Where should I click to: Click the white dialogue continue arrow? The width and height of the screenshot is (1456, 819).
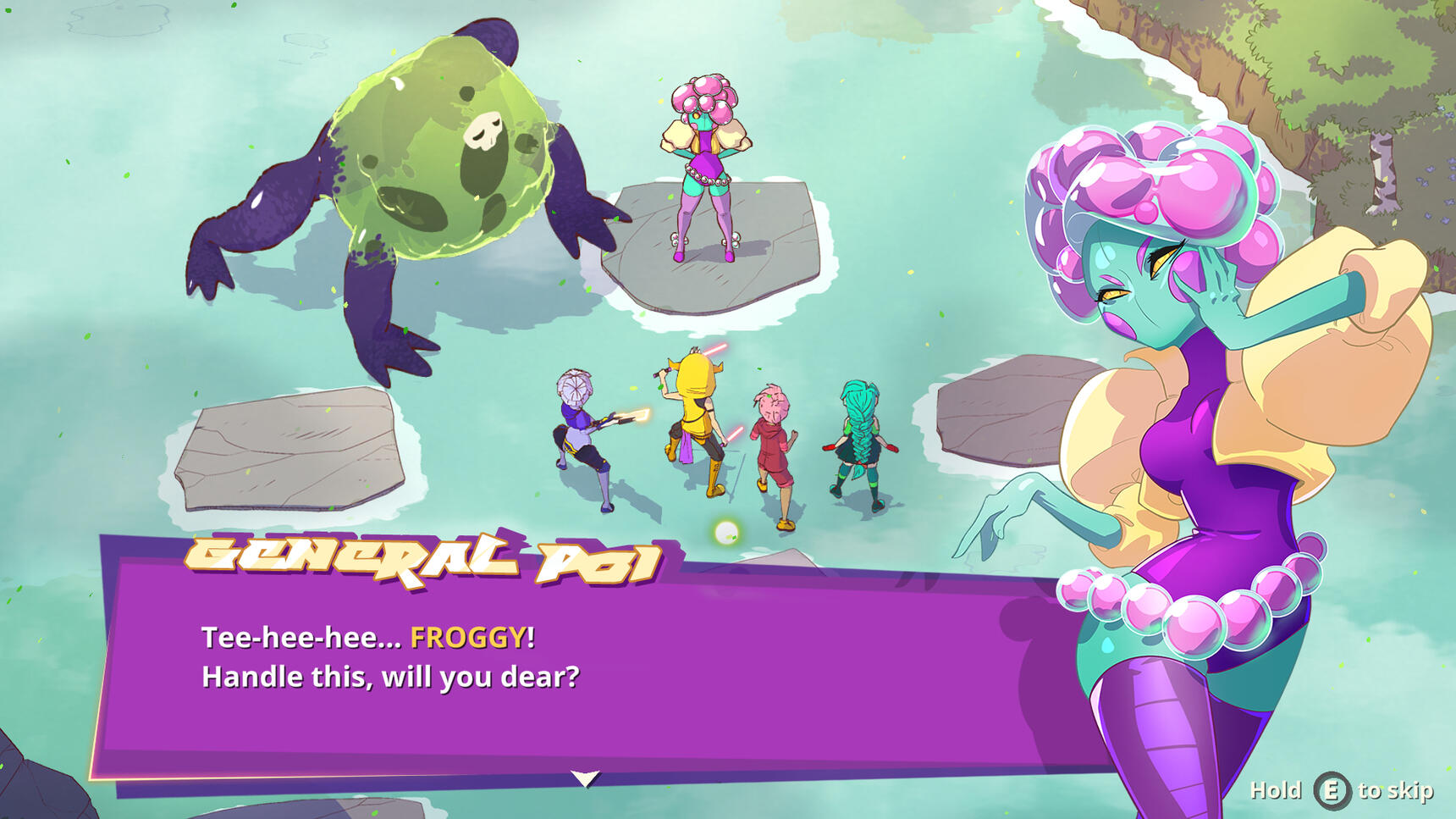click(x=585, y=777)
